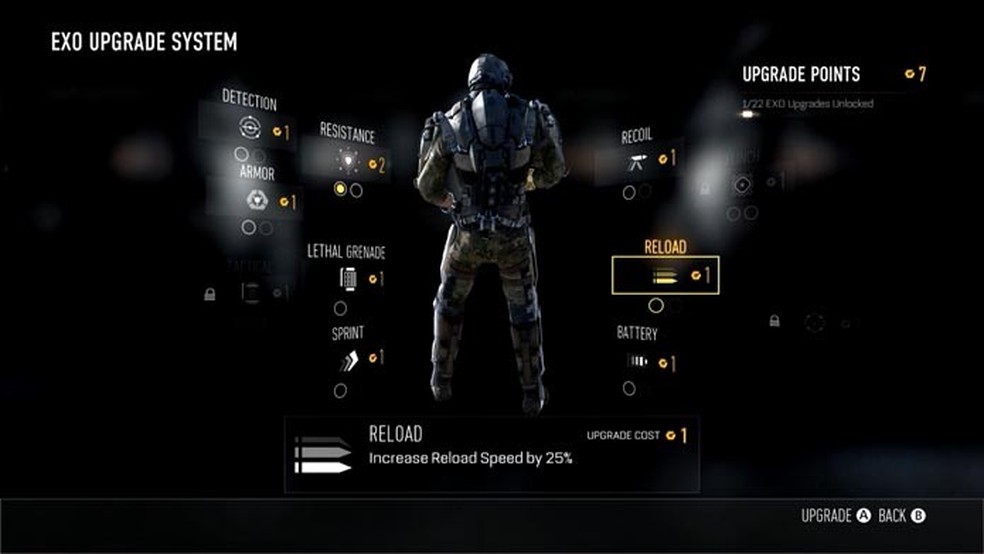Choose the Armor upgrade node
984x554 pixels.
pos(257,200)
